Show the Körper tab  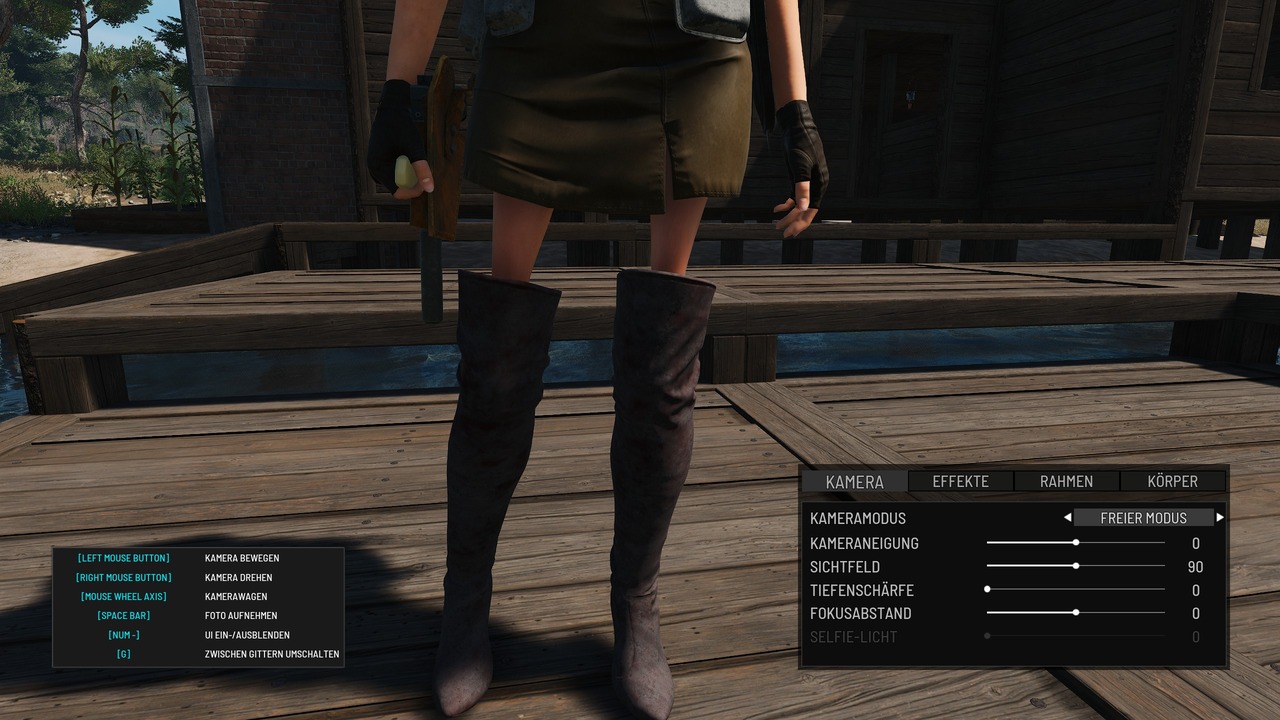[x=1172, y=481]
